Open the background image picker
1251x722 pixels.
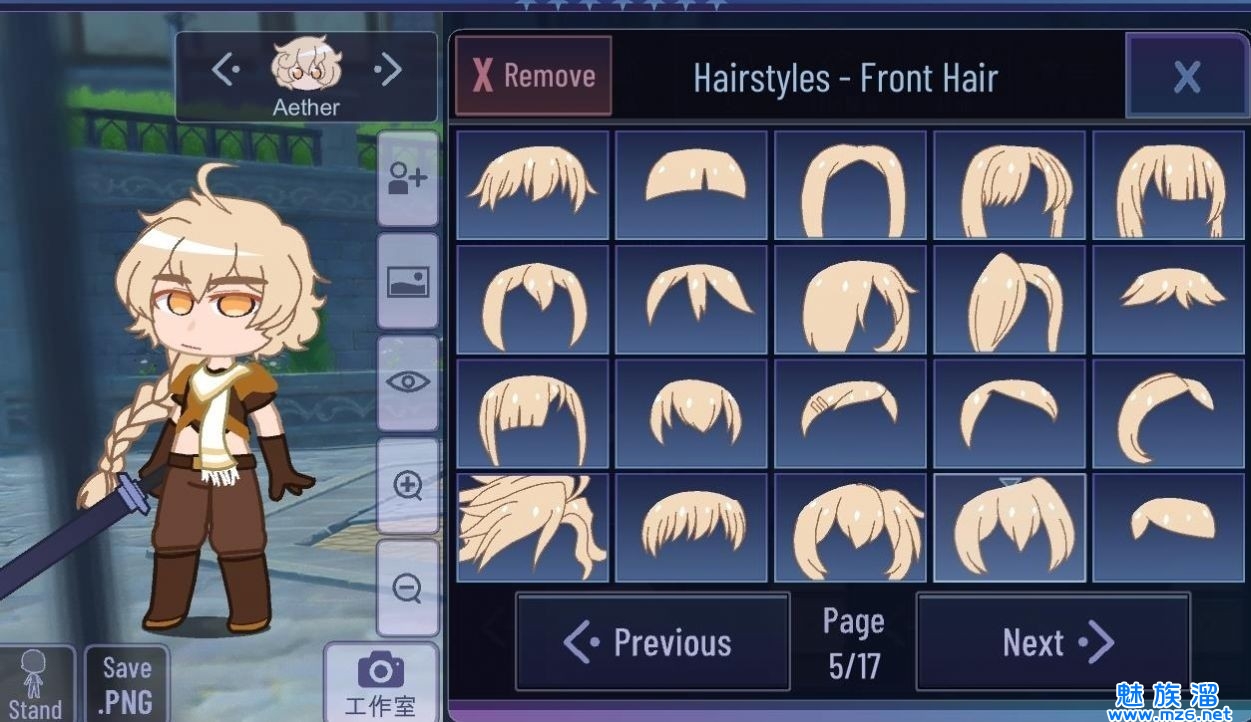coord(407,282)
